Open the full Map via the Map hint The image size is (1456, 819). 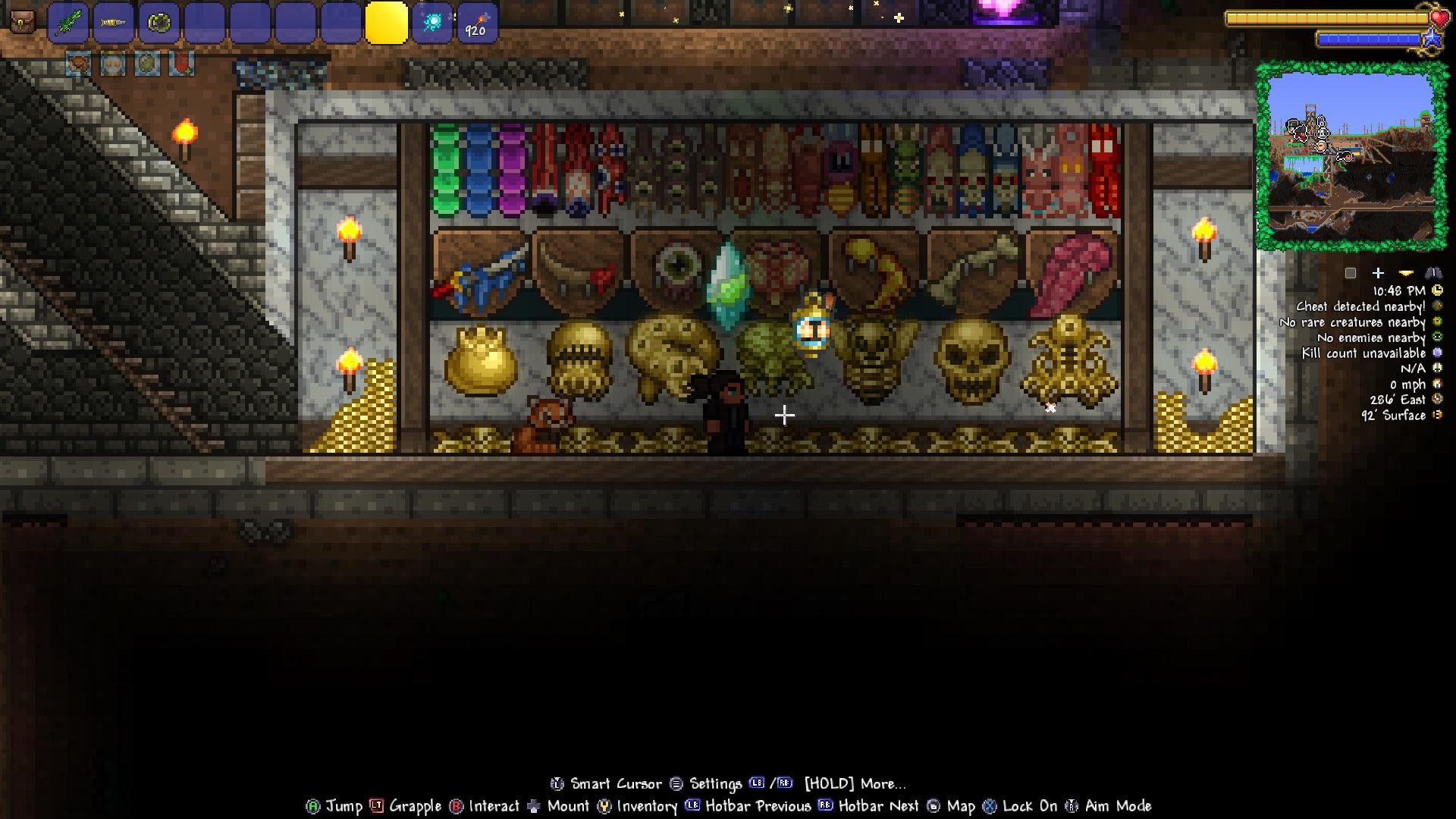click(961, 807)
